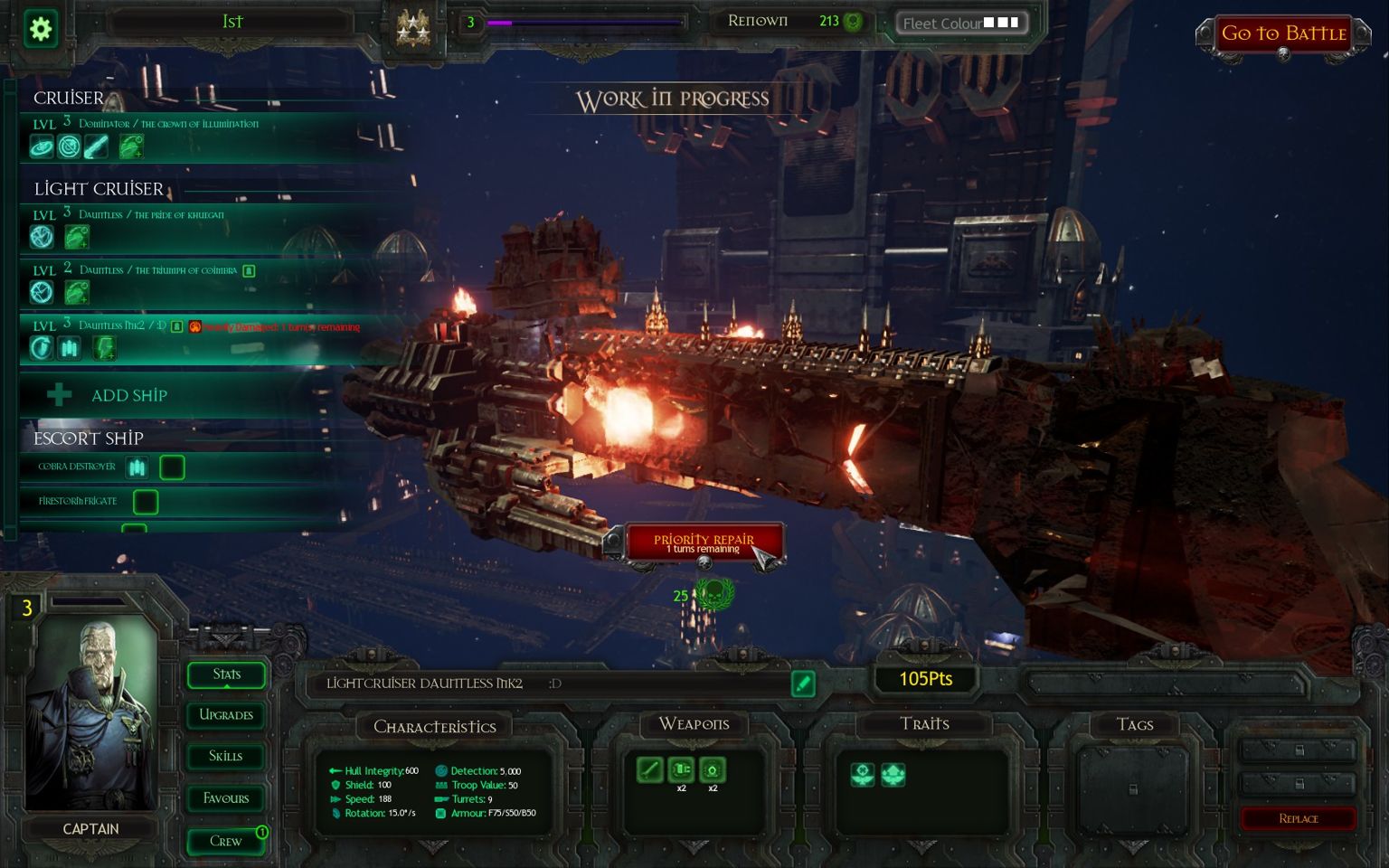Open the Fleet Colour selector
This screenshot has width=1389, height=868.
[961, 23]
